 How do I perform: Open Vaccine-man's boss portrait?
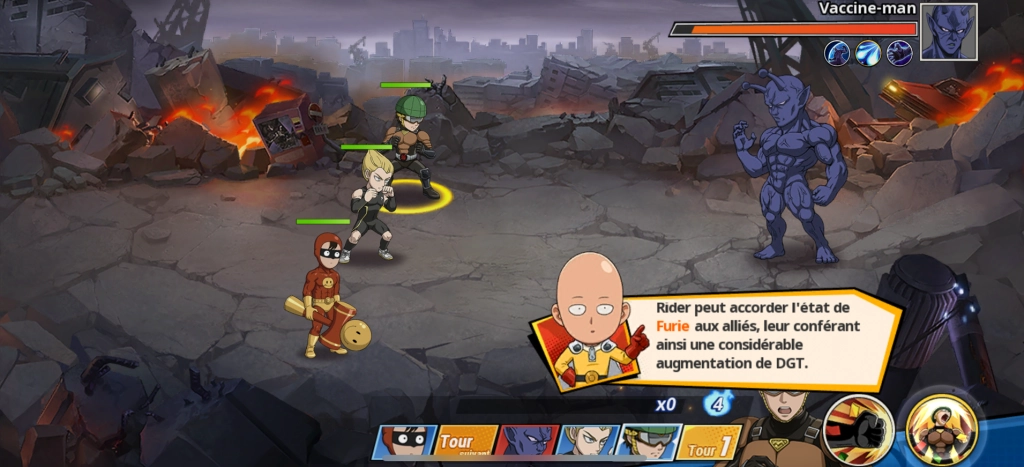click(x=948, y=32)
